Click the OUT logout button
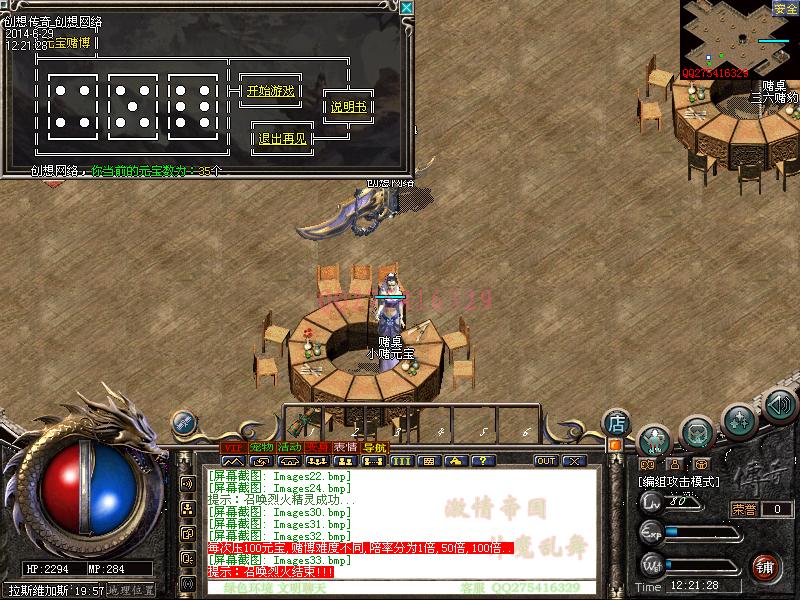The width and height of the screenshot is (800, 600). (x=546, y=461)
